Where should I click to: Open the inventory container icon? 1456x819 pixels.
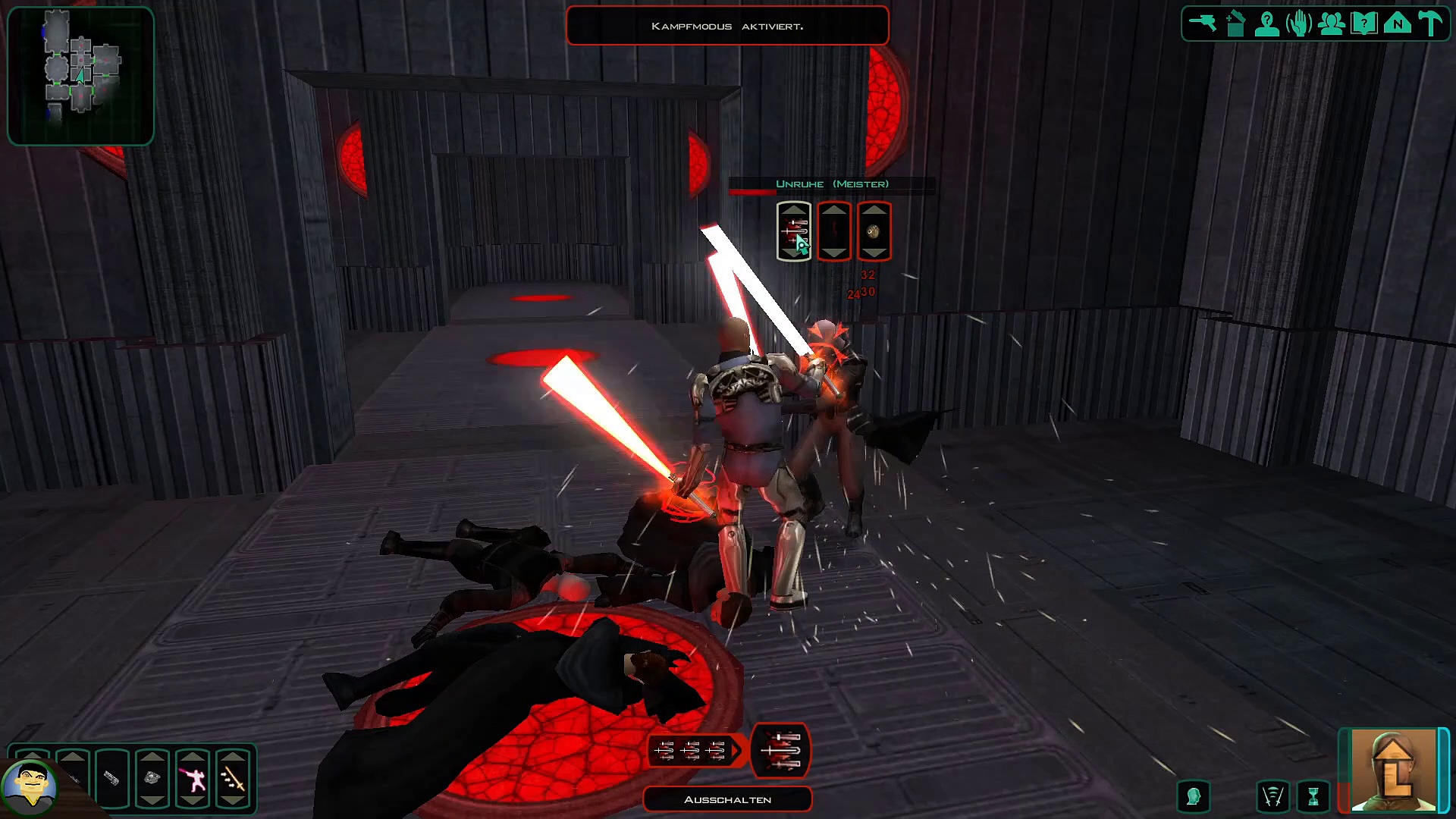click(1235, 24)
